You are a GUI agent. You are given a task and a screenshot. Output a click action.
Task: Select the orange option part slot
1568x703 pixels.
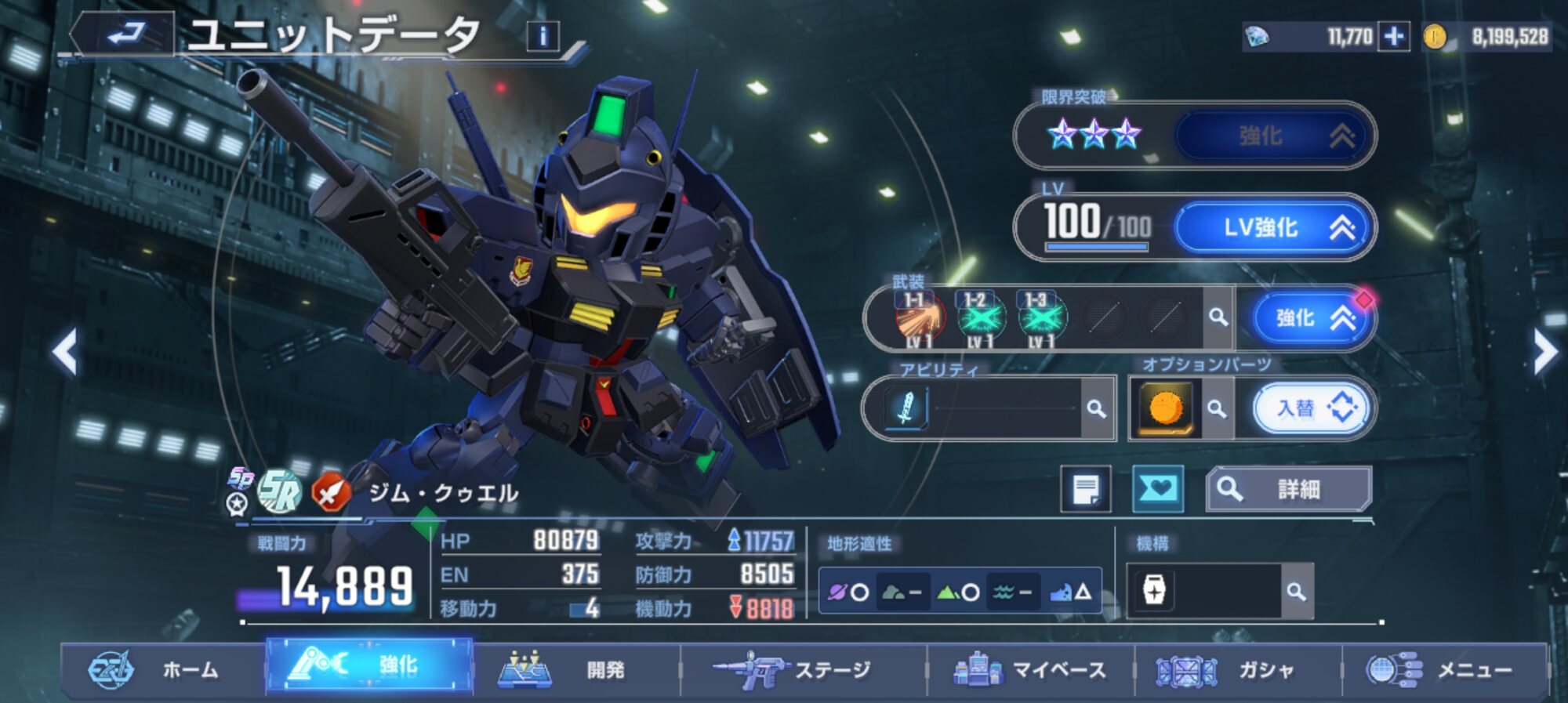click(x=1166, y=408)
